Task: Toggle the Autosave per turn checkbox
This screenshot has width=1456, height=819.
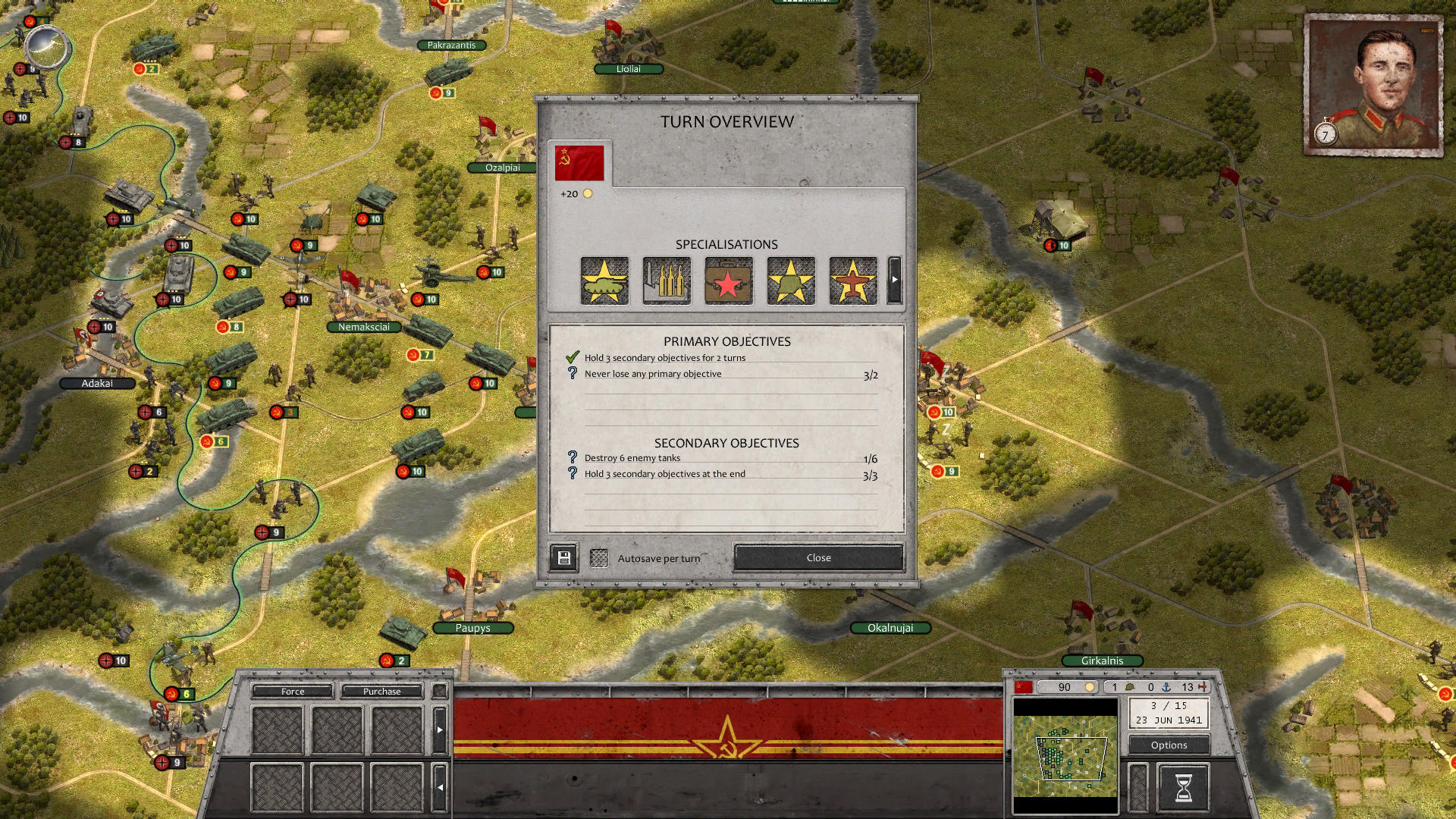Action: point(599,558)
